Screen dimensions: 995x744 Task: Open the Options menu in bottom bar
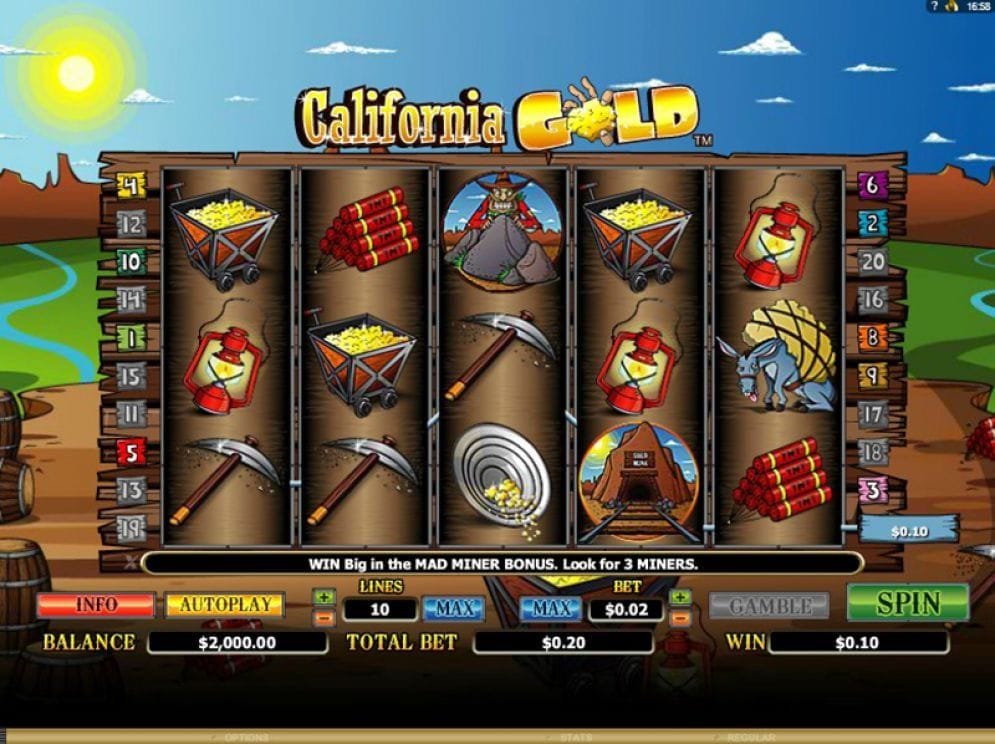pyautogui.click(x=246, y=738)
